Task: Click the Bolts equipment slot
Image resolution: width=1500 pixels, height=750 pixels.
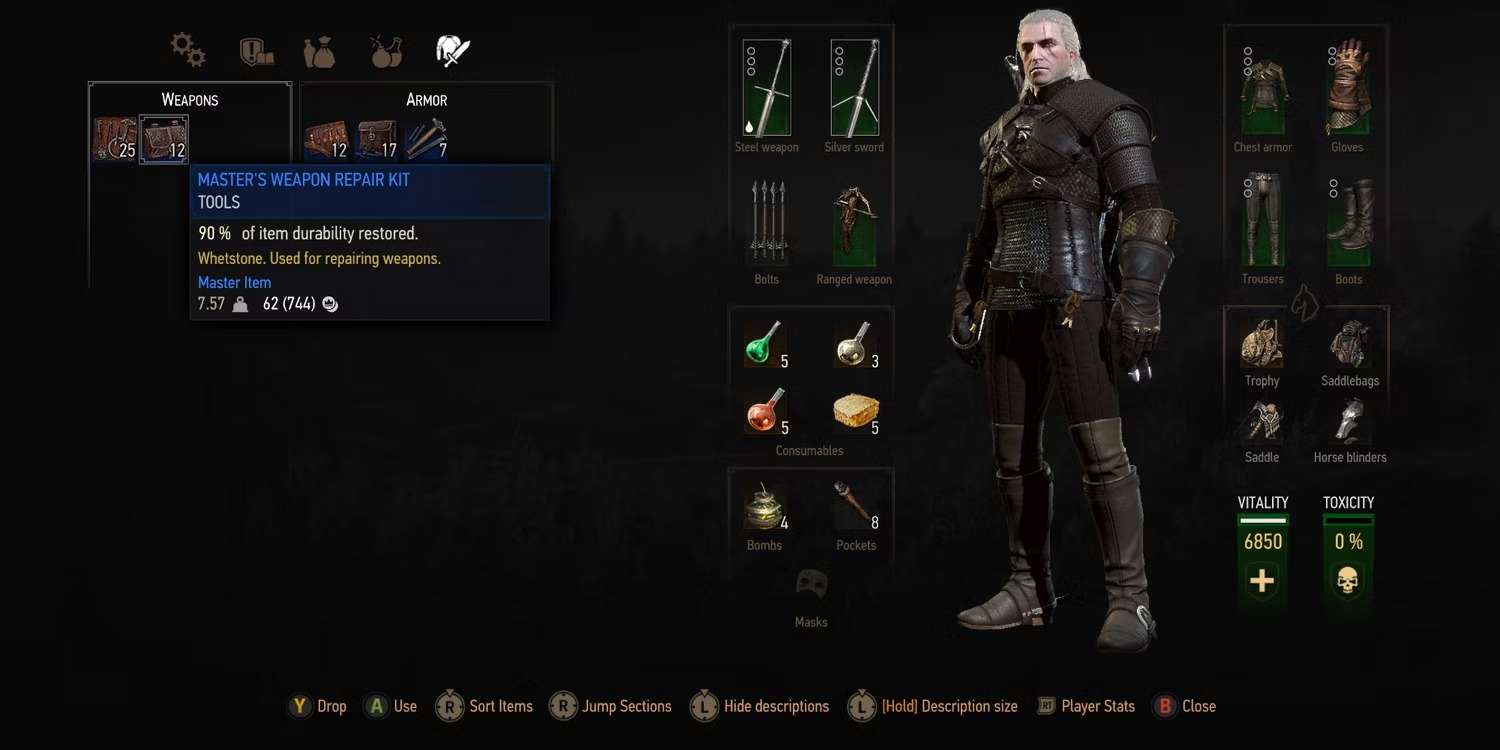Action: pyautogui.click(x=766, y=222)
